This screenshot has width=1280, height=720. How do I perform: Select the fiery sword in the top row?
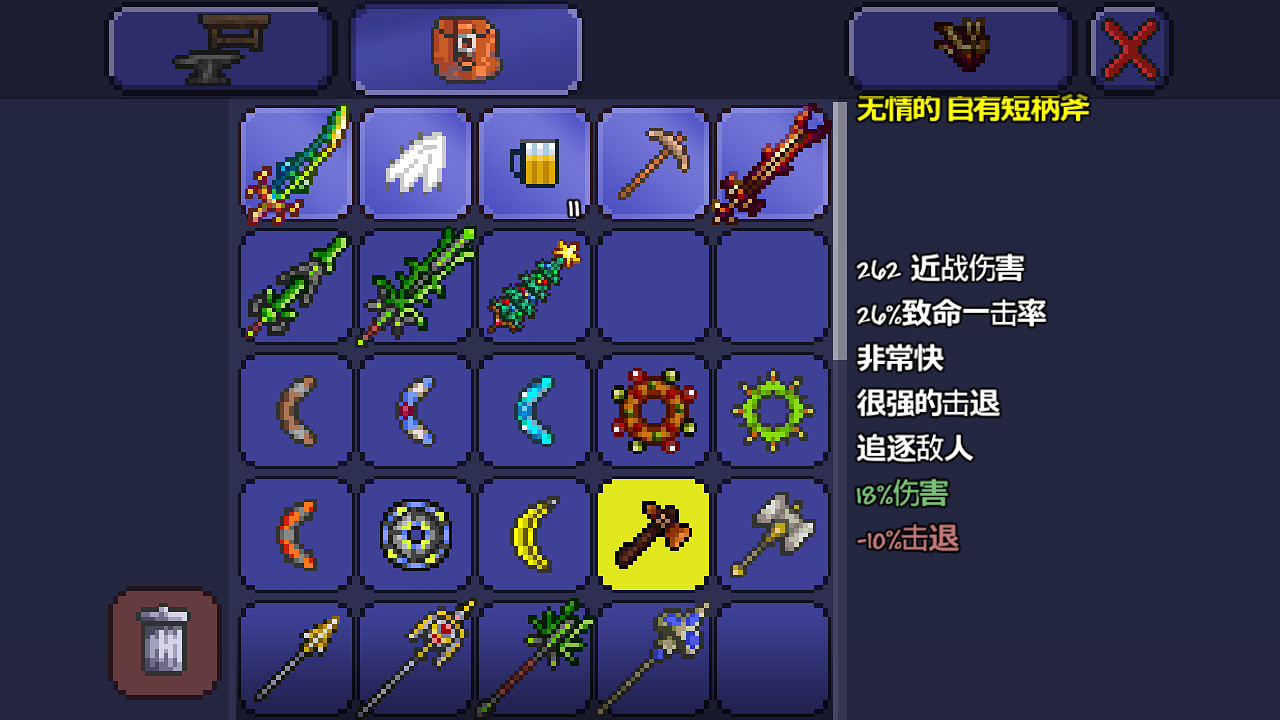[772, 163]
